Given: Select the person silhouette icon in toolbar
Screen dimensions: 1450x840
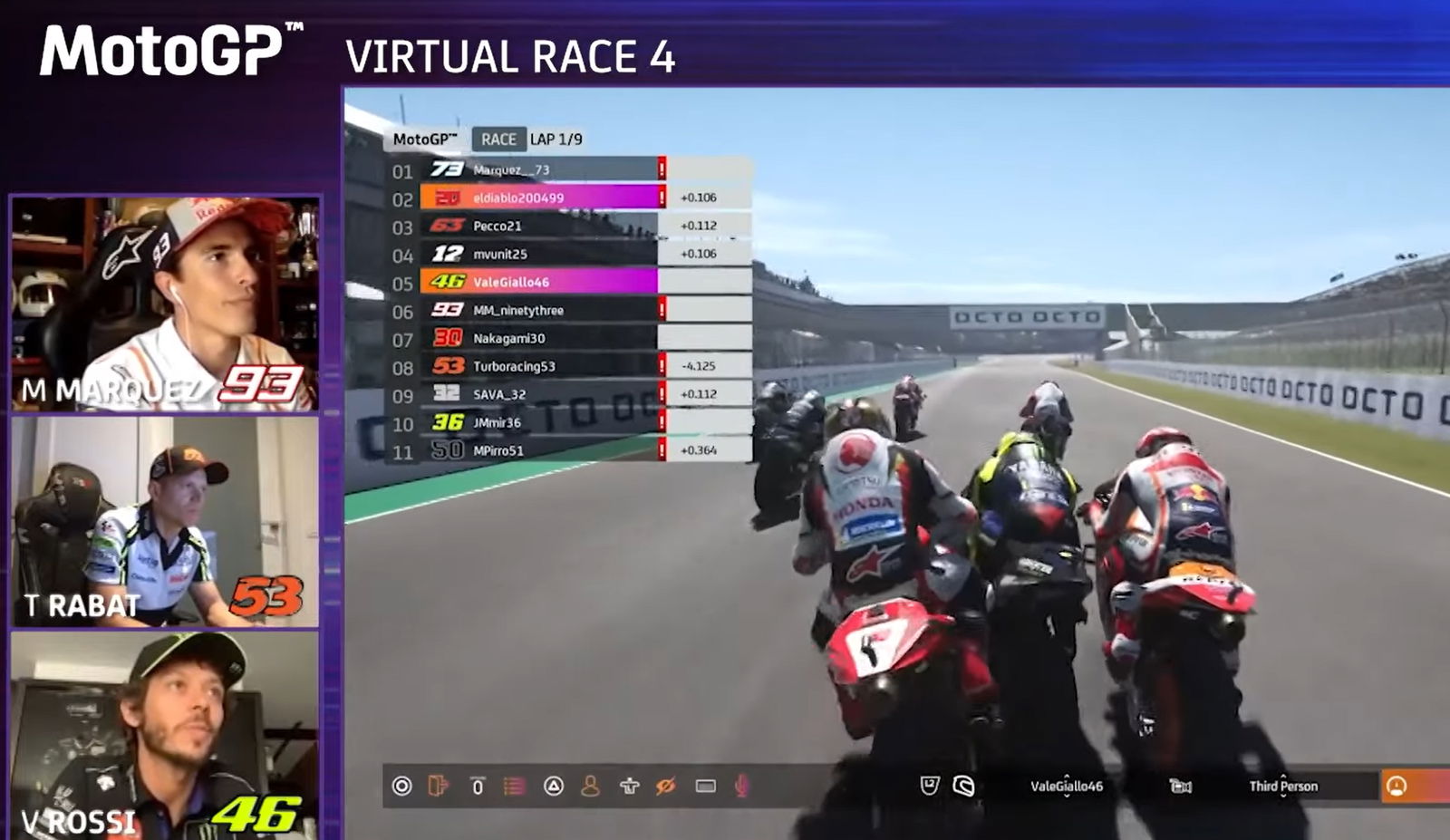Looking at the screenshot, I should coord(590,786).
